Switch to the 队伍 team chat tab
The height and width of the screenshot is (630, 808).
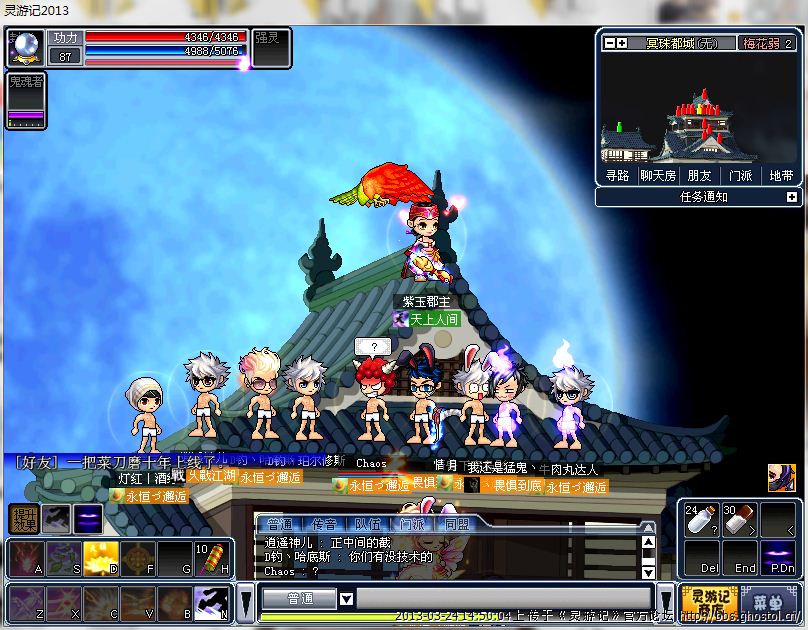click(x=367, y=524)
